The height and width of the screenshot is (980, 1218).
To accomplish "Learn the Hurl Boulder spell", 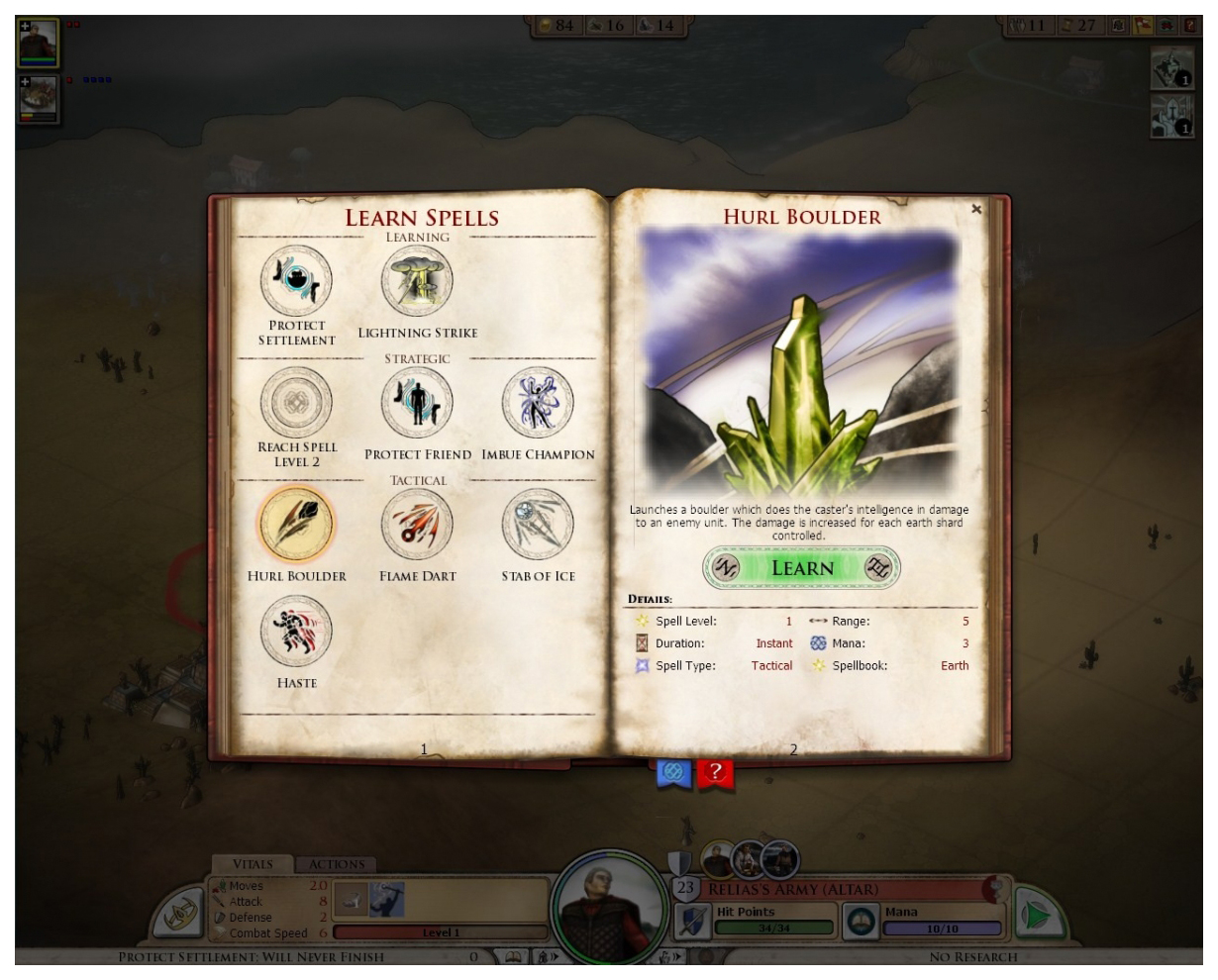I will click(x=802, y=568).
